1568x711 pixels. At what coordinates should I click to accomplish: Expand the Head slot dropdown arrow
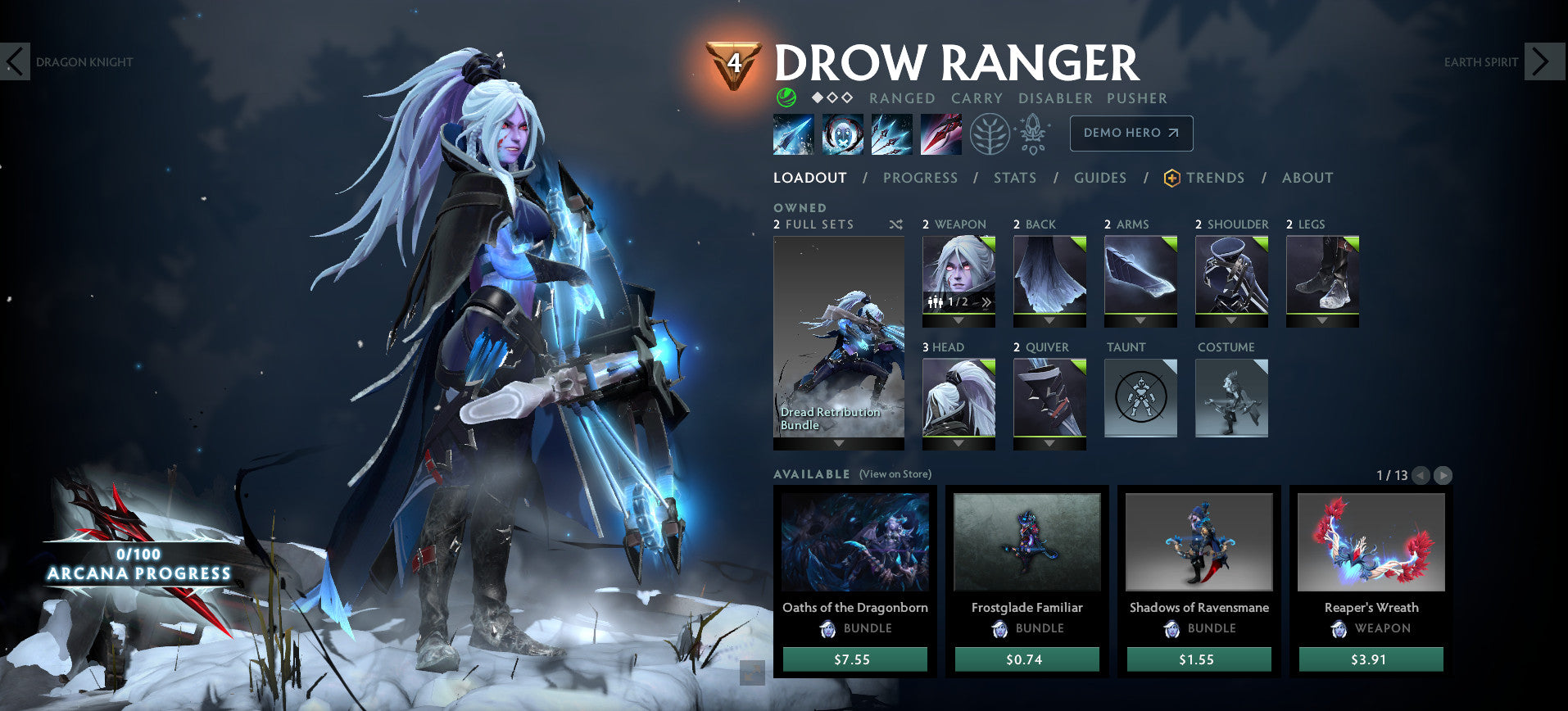point(958,443)
